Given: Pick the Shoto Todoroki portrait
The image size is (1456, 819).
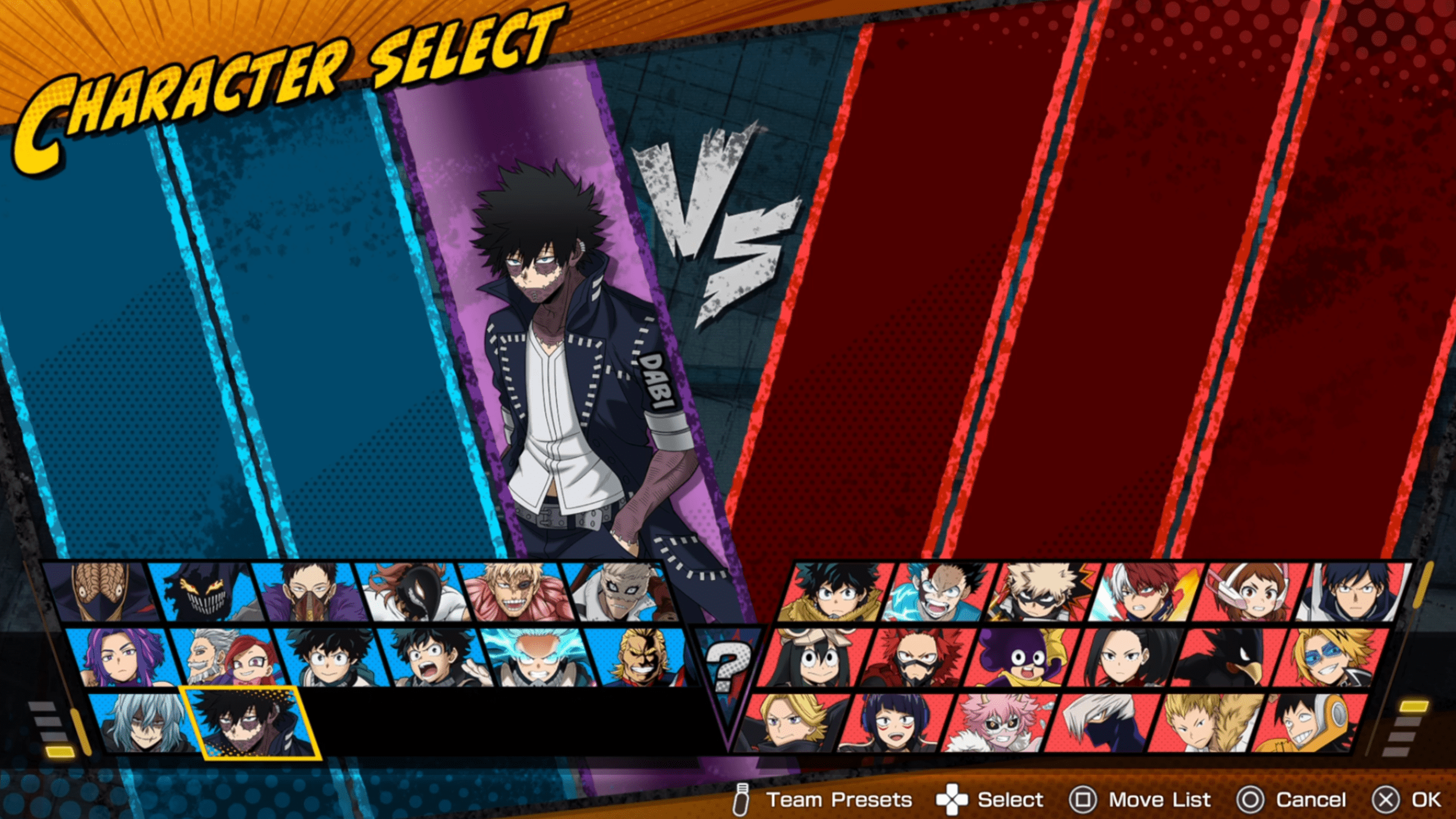Looking at the screenshot, I should click(1143, 592).
